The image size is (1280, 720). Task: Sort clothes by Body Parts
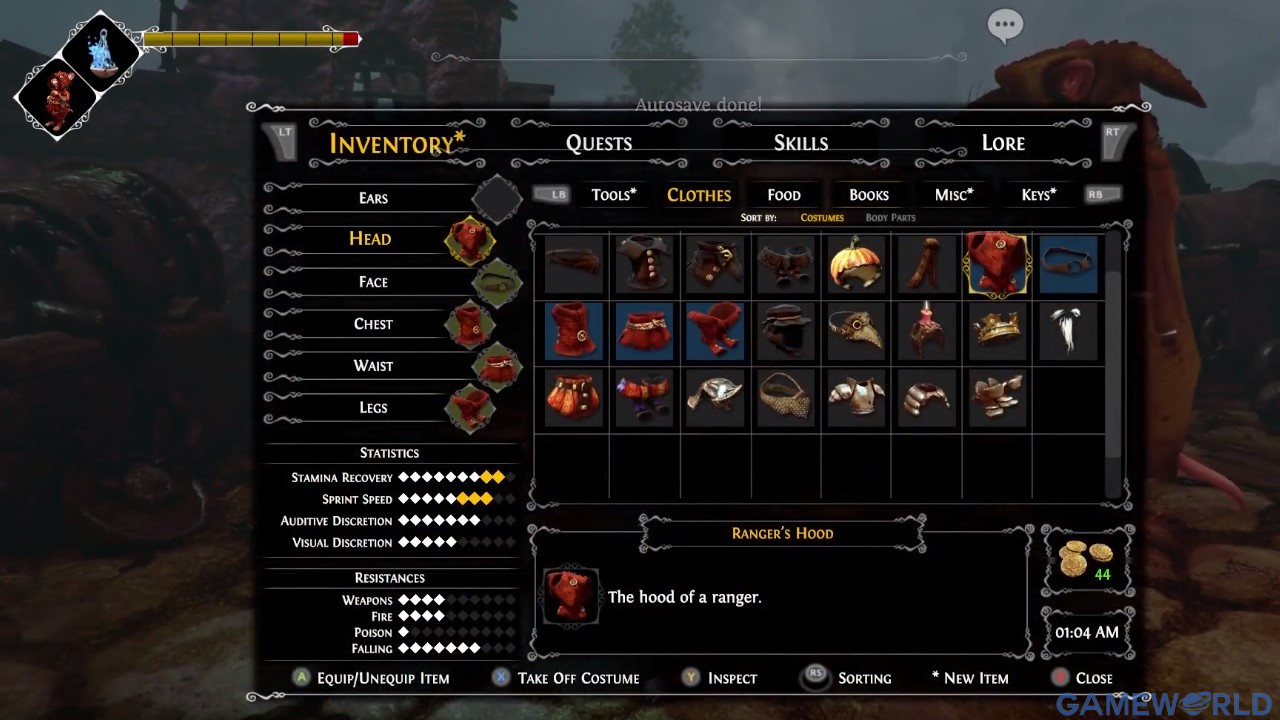[x=890, y=218]
